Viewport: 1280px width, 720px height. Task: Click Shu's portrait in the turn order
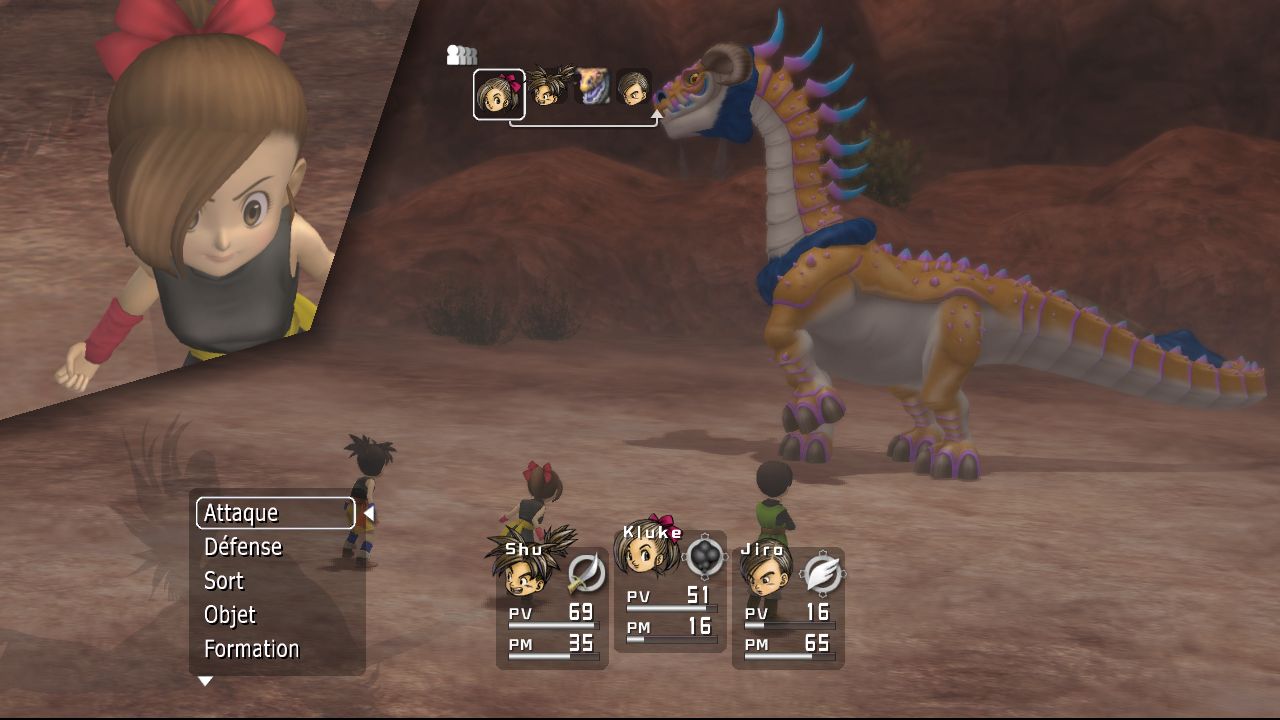click(547, 88)
